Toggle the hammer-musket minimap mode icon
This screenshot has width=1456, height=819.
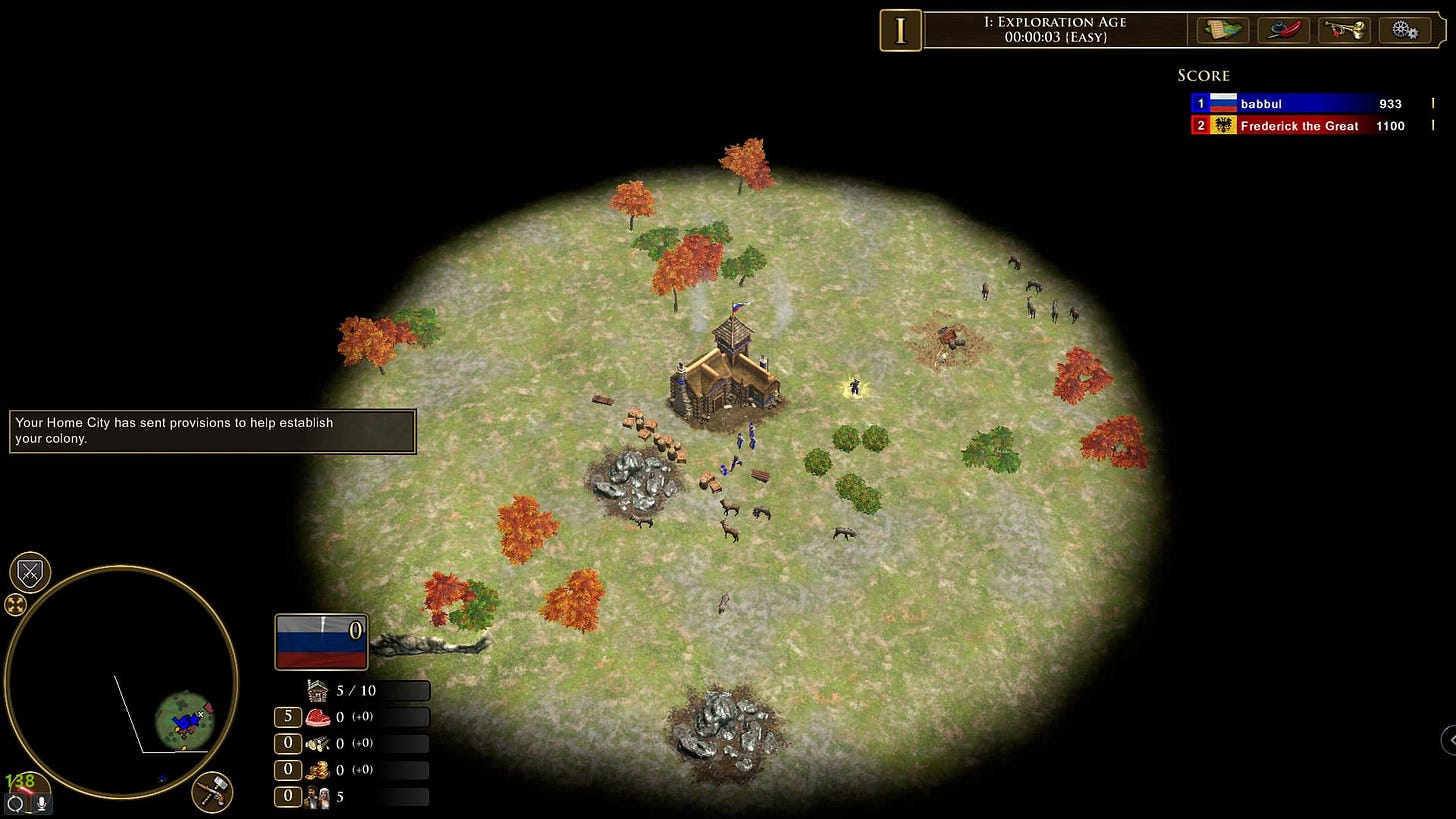(211, 792)
